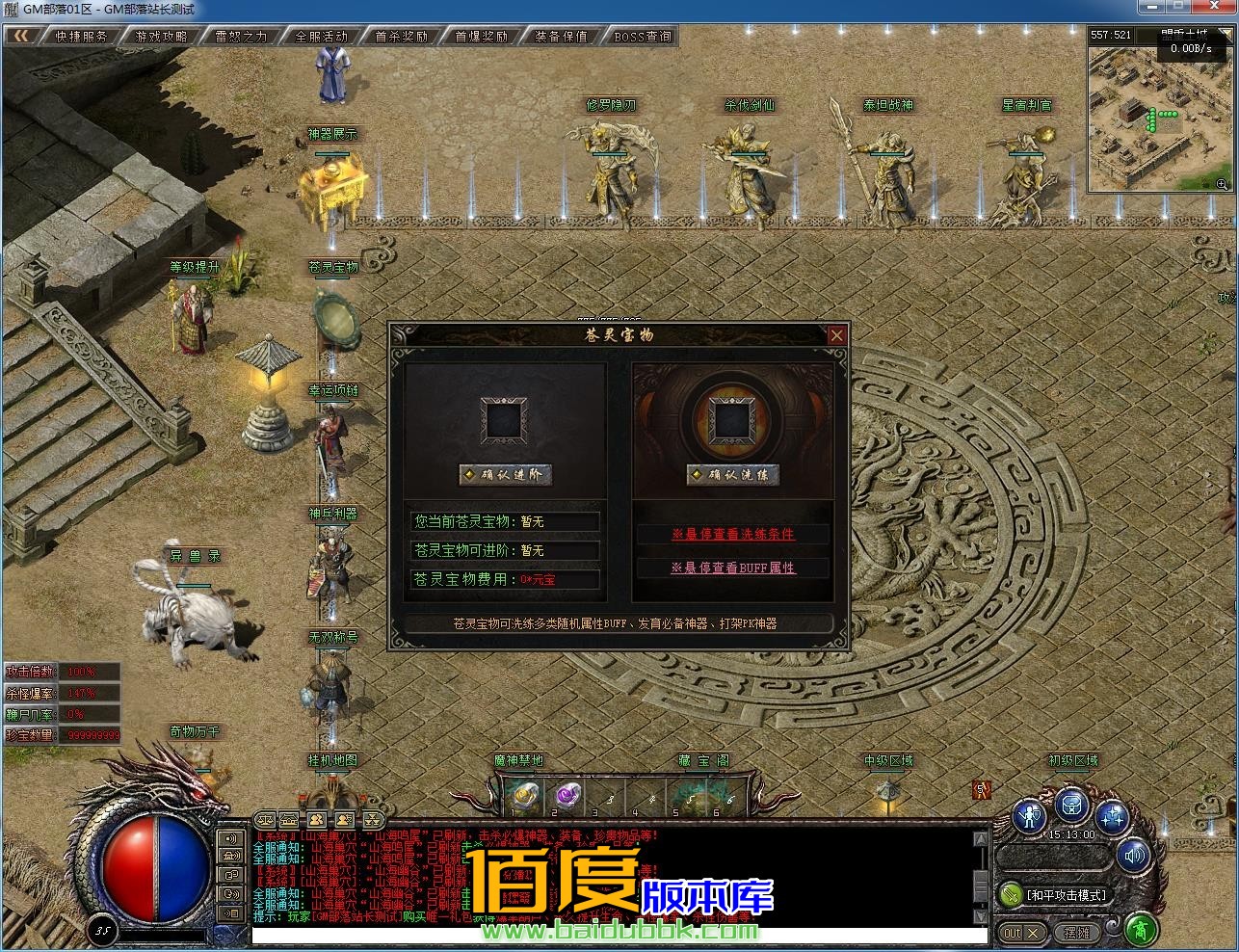Open the 和平攻击模式 attack mode selector

(x=1066, y=895)
